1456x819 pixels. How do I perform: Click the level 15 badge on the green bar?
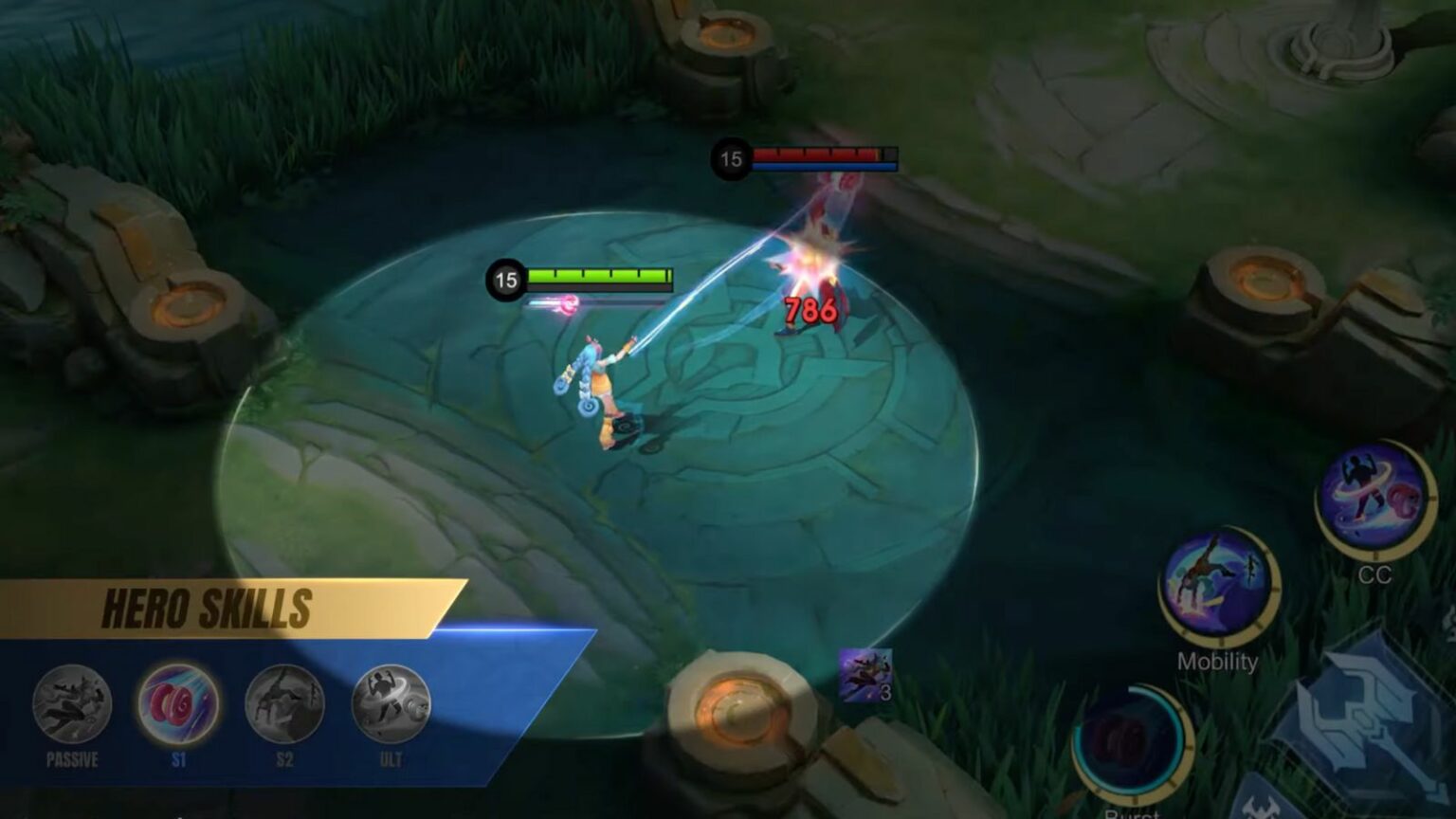[x=503, y=279]
